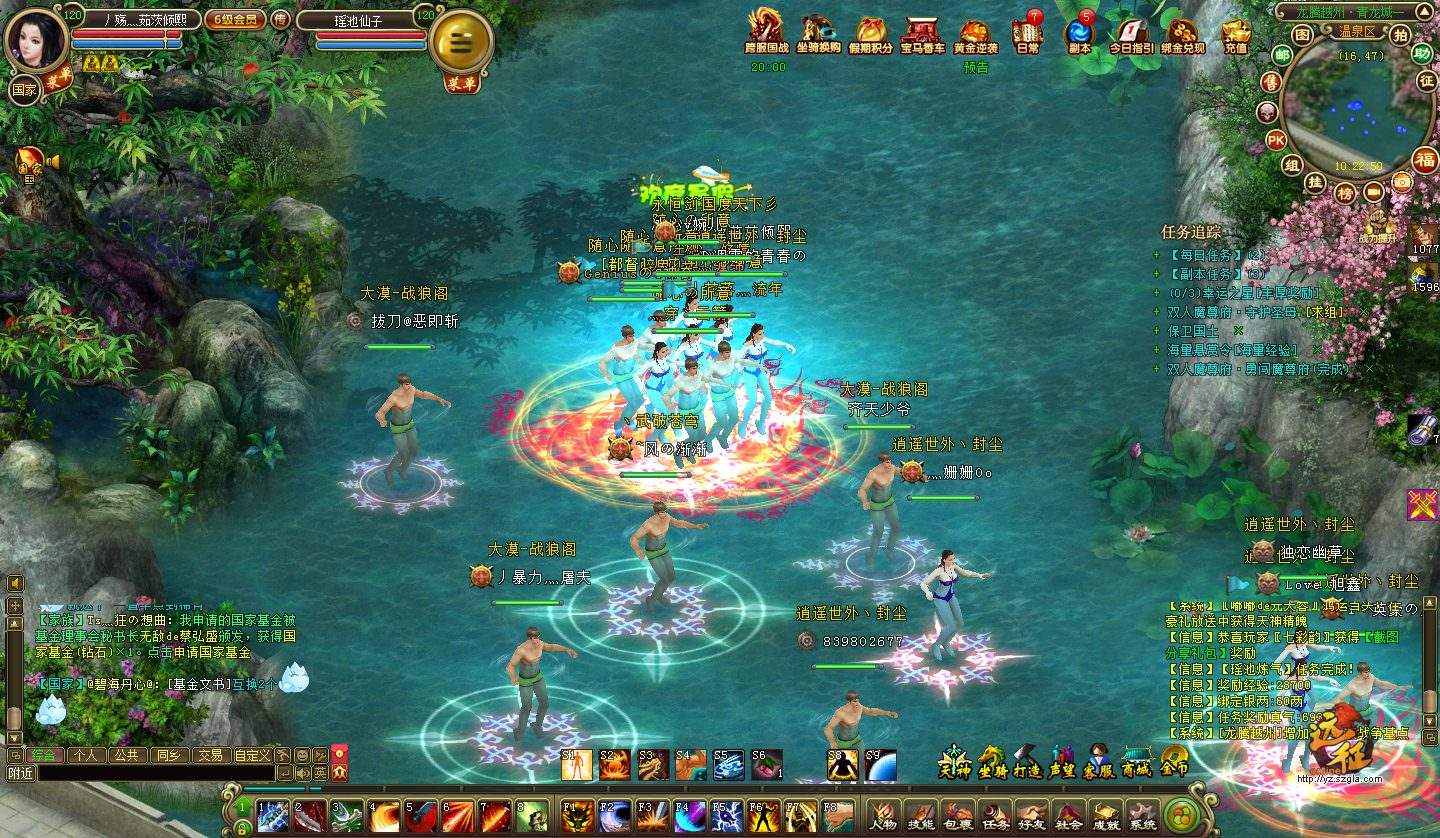Open the 系统 system settings

[x=1141, y=815]
